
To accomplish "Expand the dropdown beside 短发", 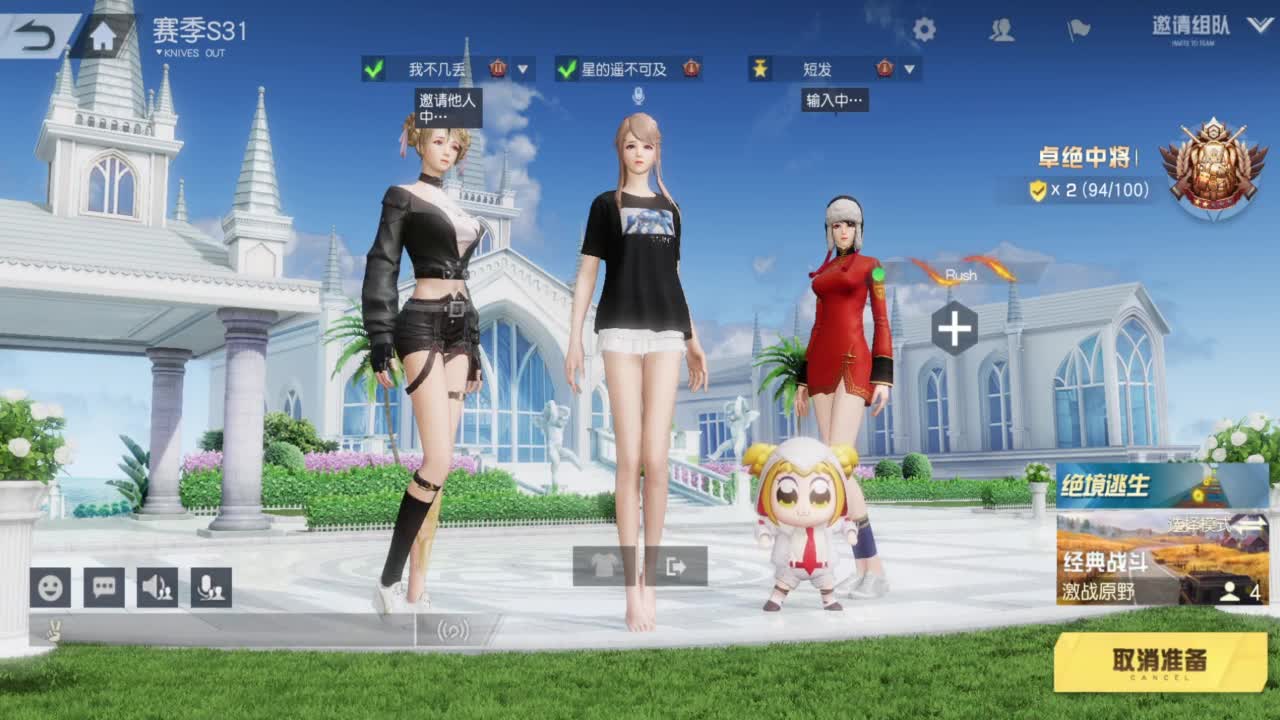I will click(x=908, y=71).
